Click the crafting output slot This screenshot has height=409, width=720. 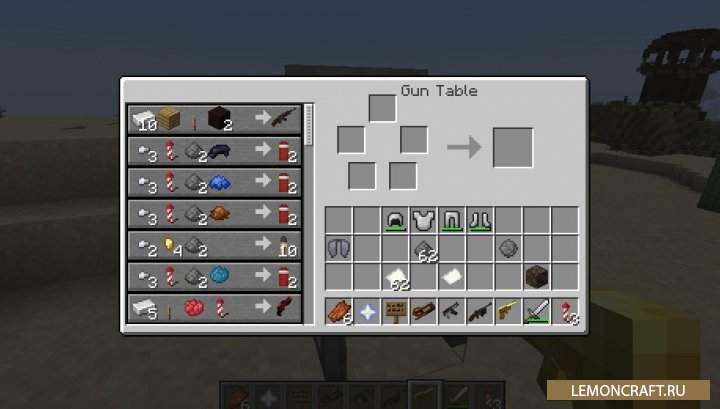coord(512,148)
